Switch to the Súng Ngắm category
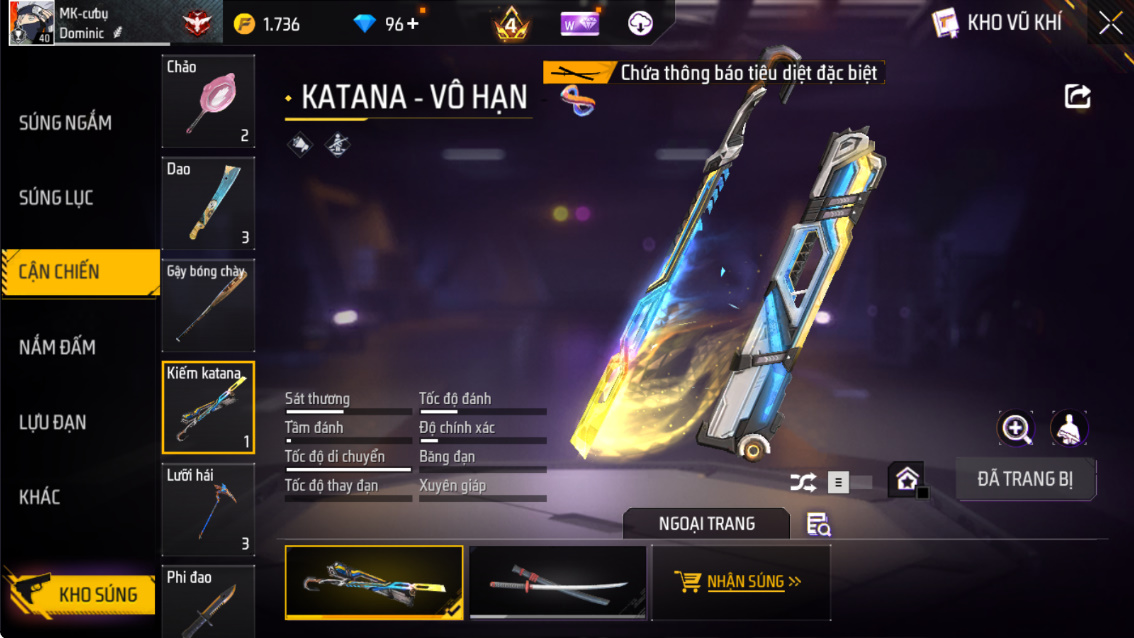 pos(66,123)
